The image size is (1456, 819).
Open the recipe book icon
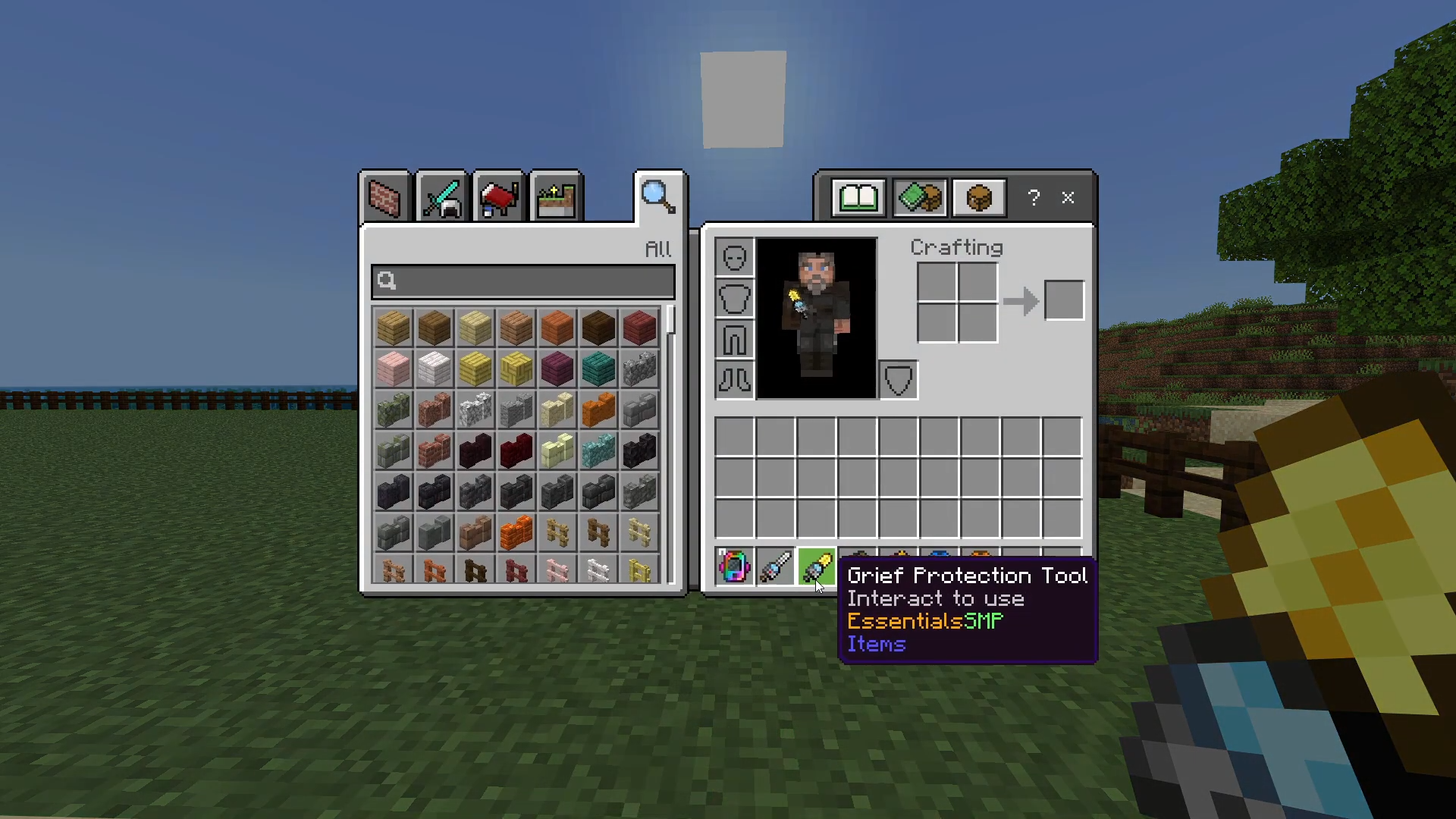(858, 198)
